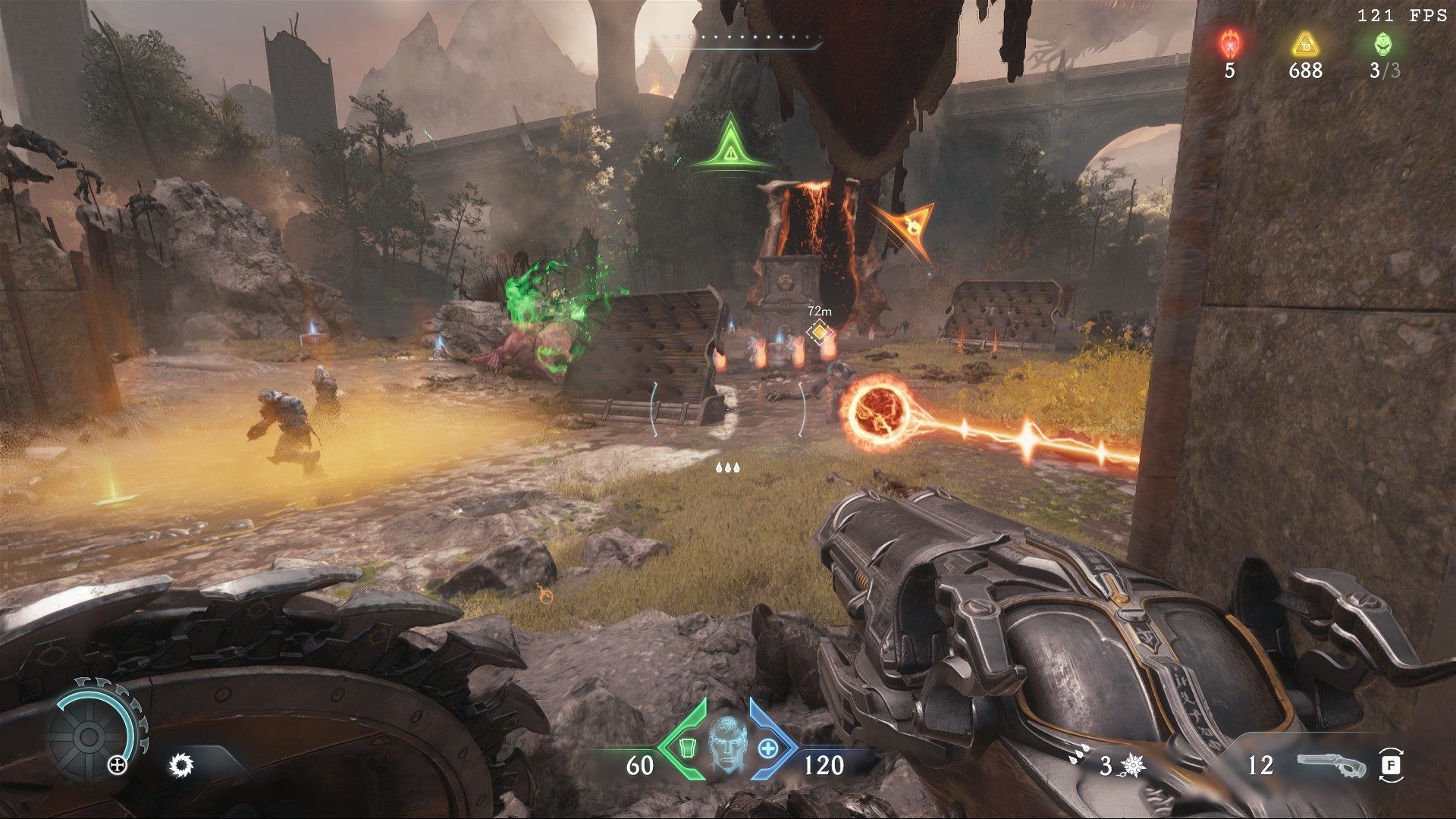Select the blue health cross icon
This screenshot has height=819, width=1456.
(x=769, y=748)
